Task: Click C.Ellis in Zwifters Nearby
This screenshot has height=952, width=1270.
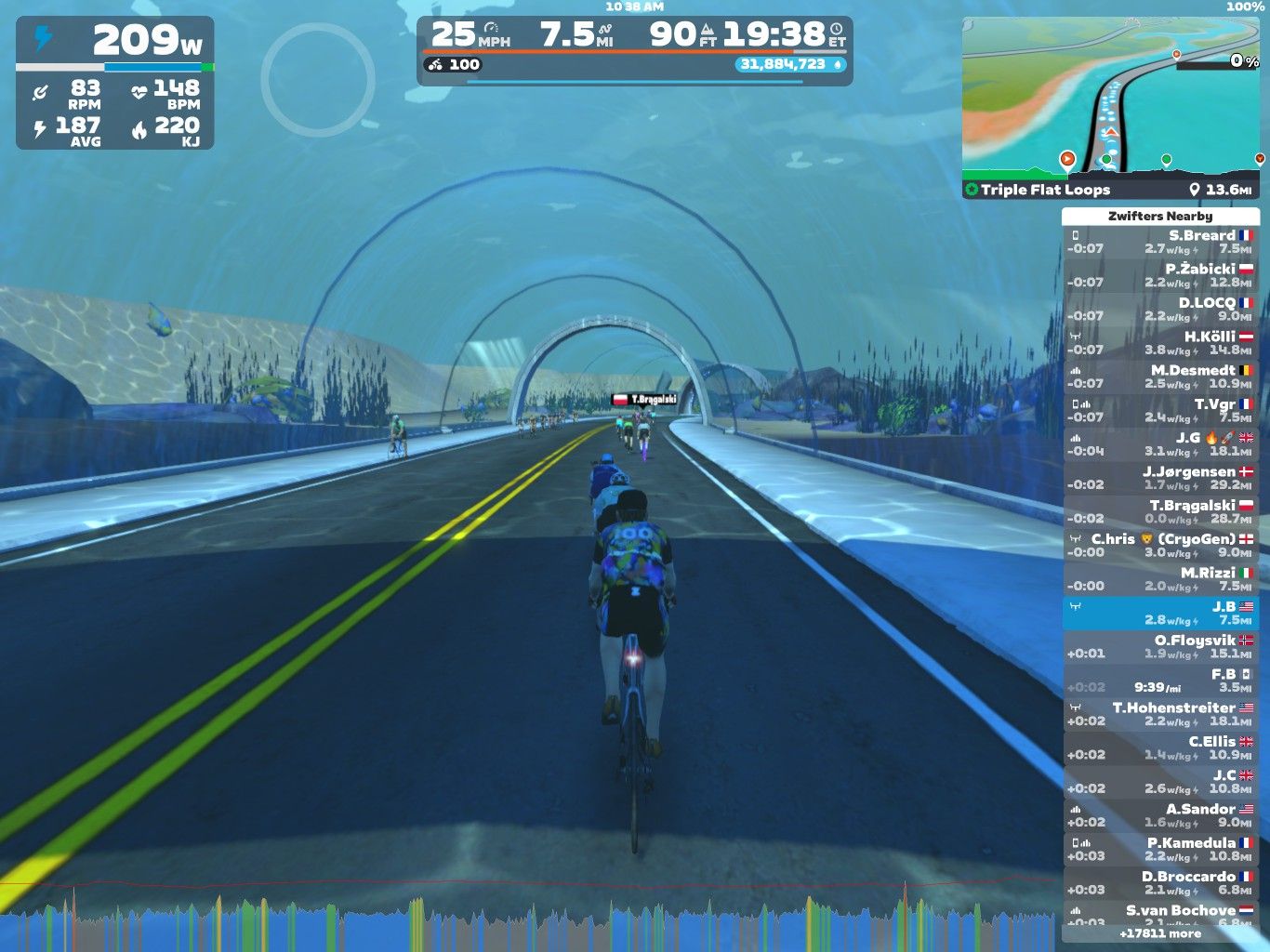Action: click(x=1160, y=747)
